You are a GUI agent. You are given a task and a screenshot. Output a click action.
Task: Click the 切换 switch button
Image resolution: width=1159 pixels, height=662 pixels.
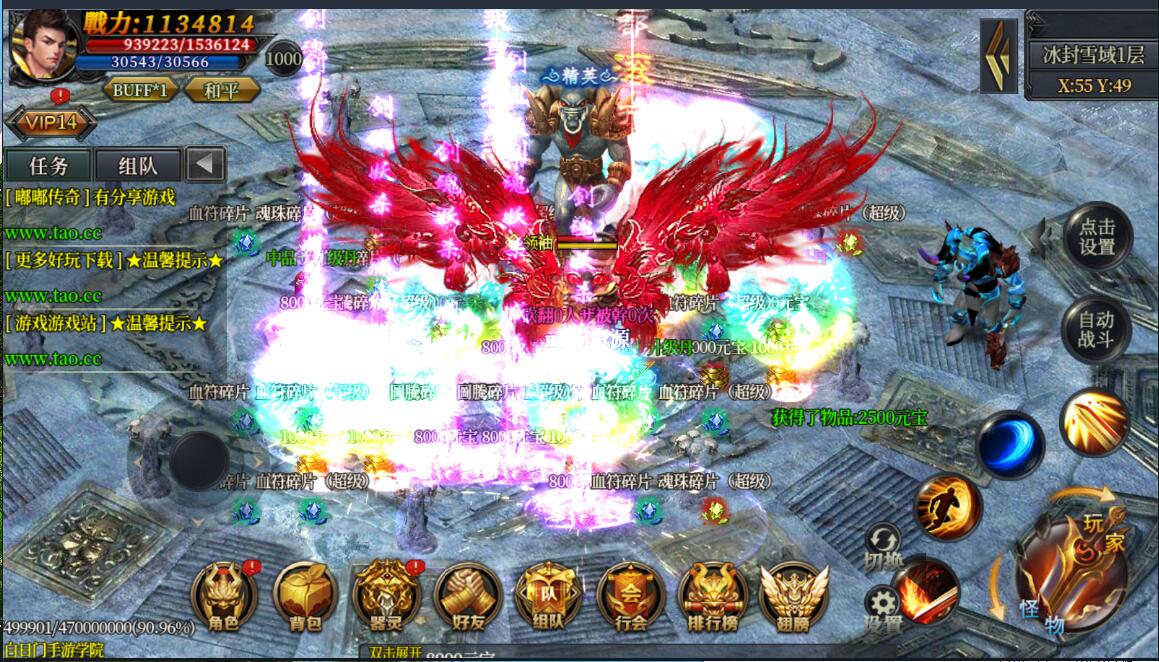pyautogui.click(x=883, y=547)
